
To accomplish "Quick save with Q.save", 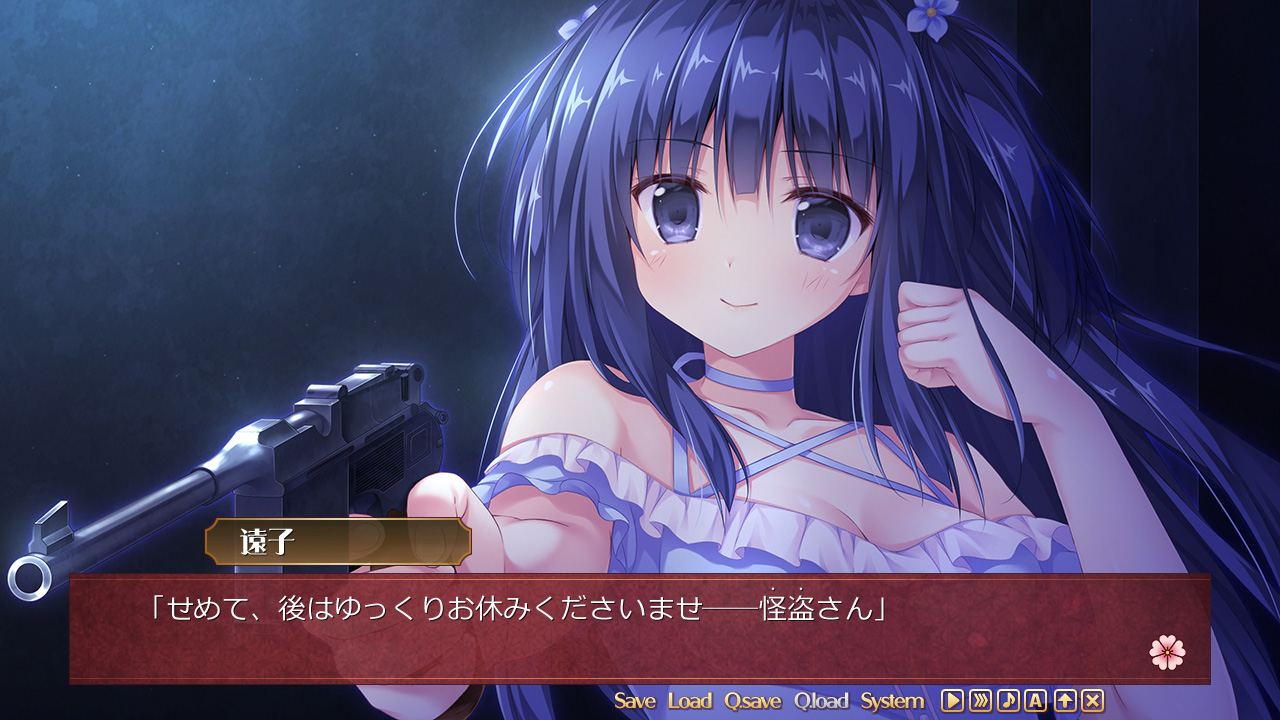I will pyautogui.click(x=753, y=701).
